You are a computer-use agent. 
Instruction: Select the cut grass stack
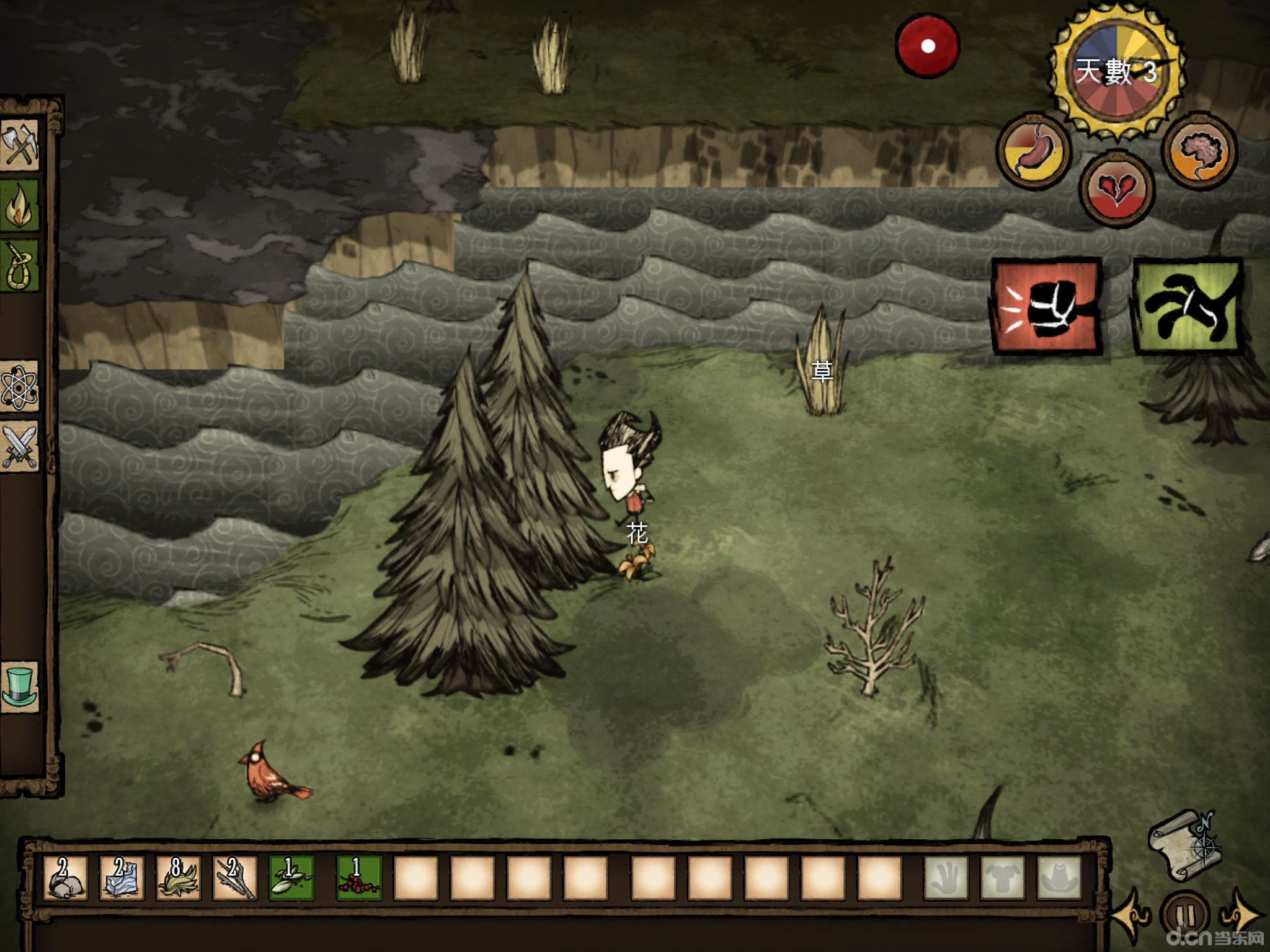pos(179,877)
